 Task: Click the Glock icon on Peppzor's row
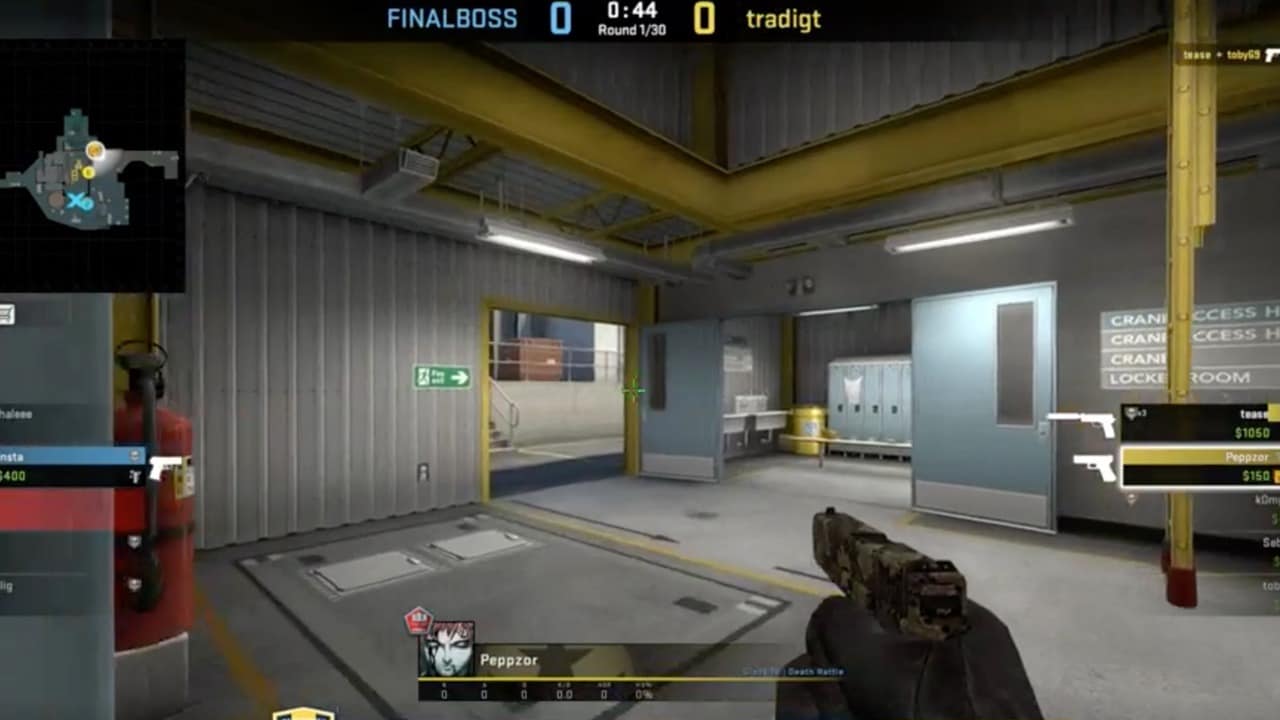1095,468
